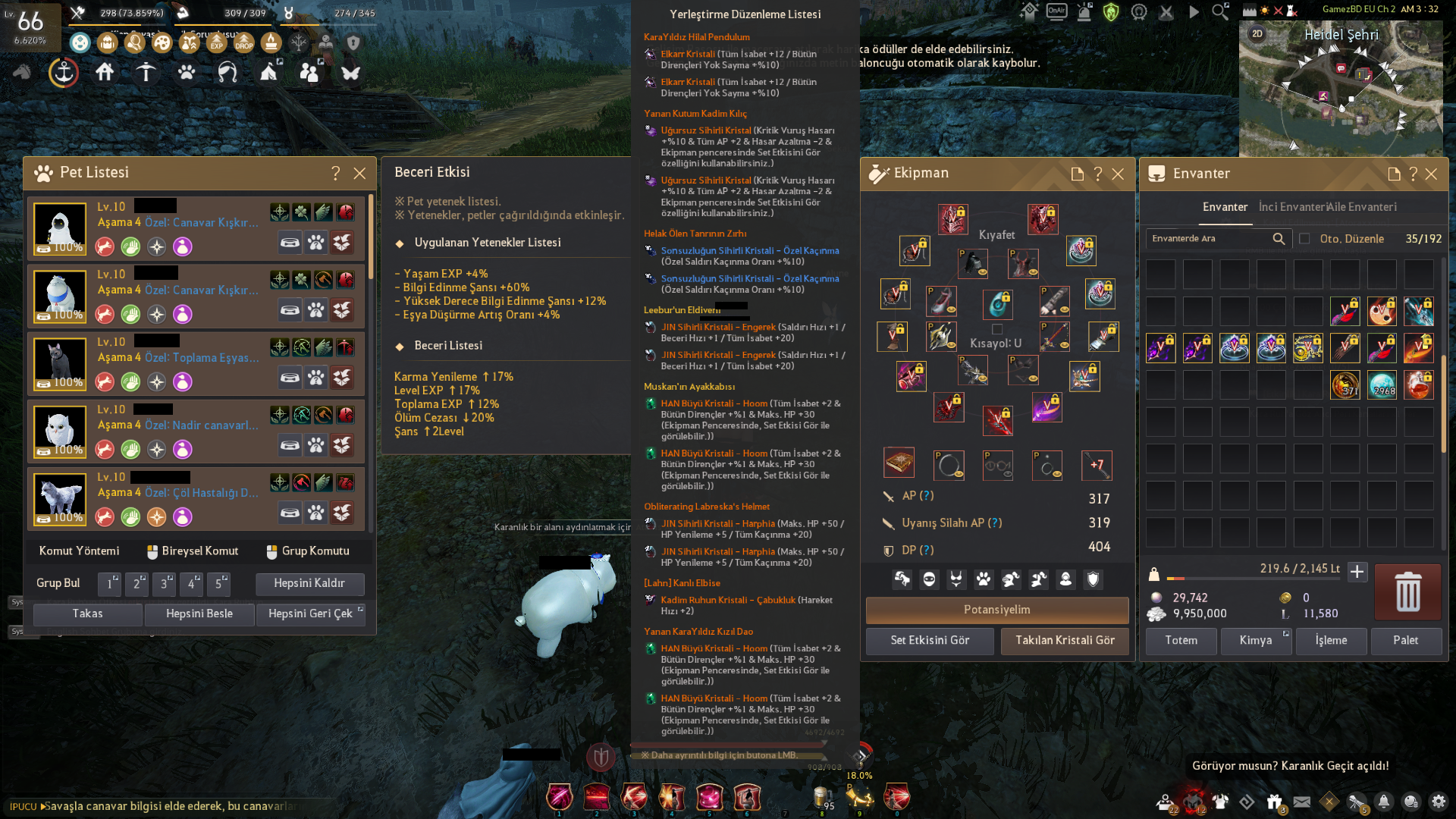Click the red trash can in the Envanter panel
1456x819 pixels.
[1407, 592]
